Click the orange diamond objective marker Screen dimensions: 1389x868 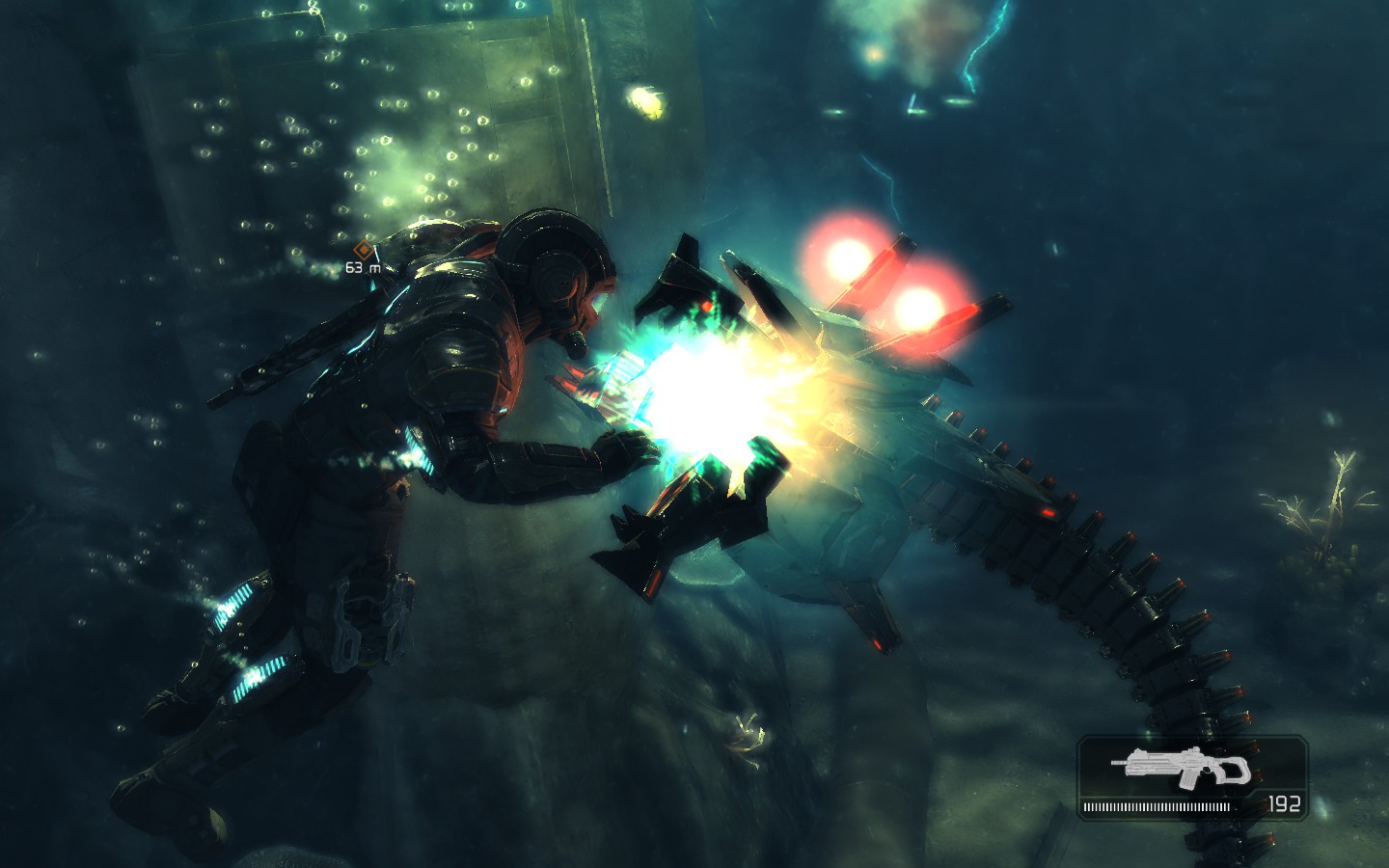363,251
